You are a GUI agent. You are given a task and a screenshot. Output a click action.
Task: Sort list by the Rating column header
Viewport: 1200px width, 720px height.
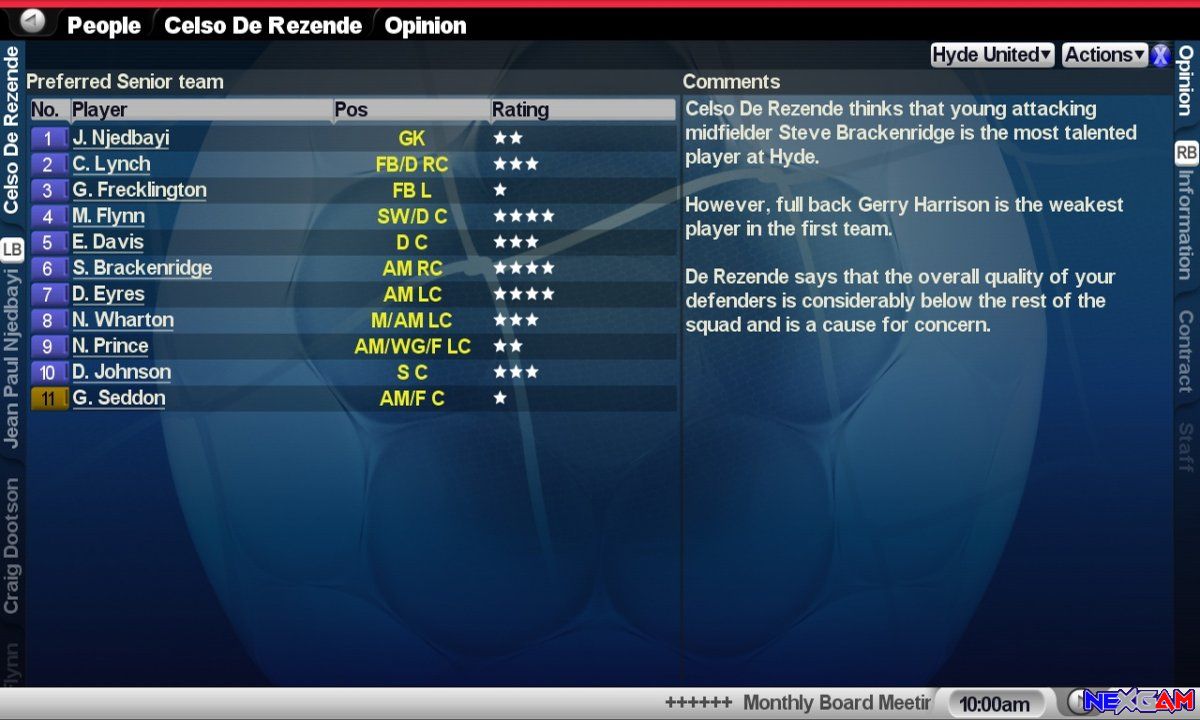[x=520, y=110]
